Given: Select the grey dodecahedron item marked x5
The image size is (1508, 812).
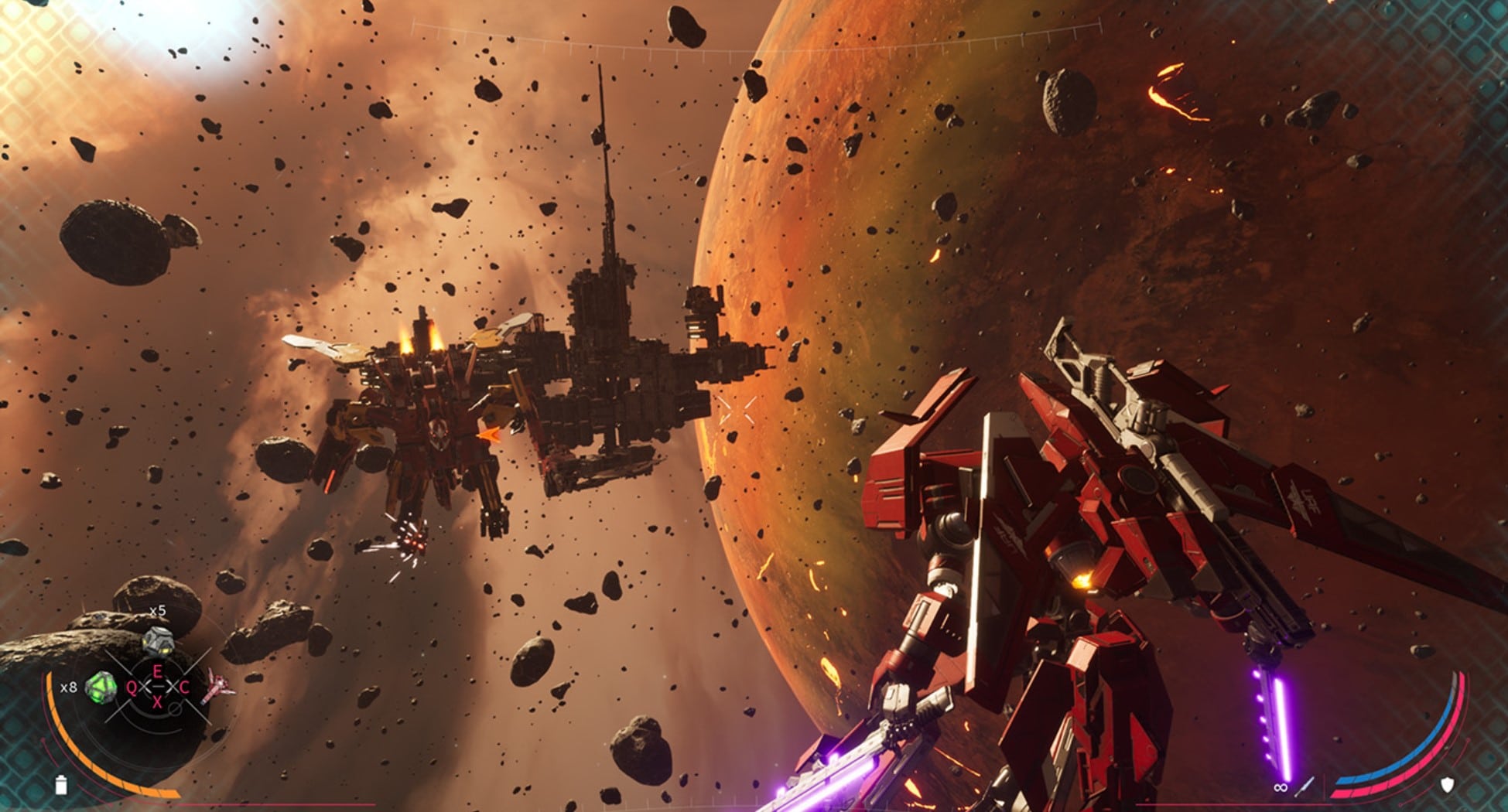Looking at the screenshot, I should (x=158, y=641).
